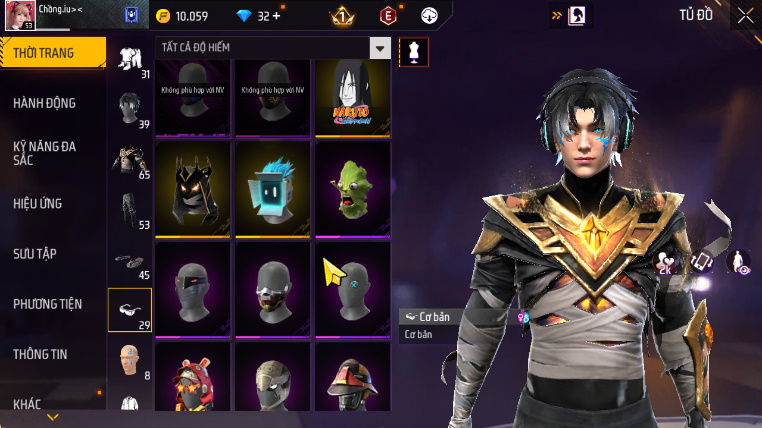Add diamonds with the plus button

(276, 16)
